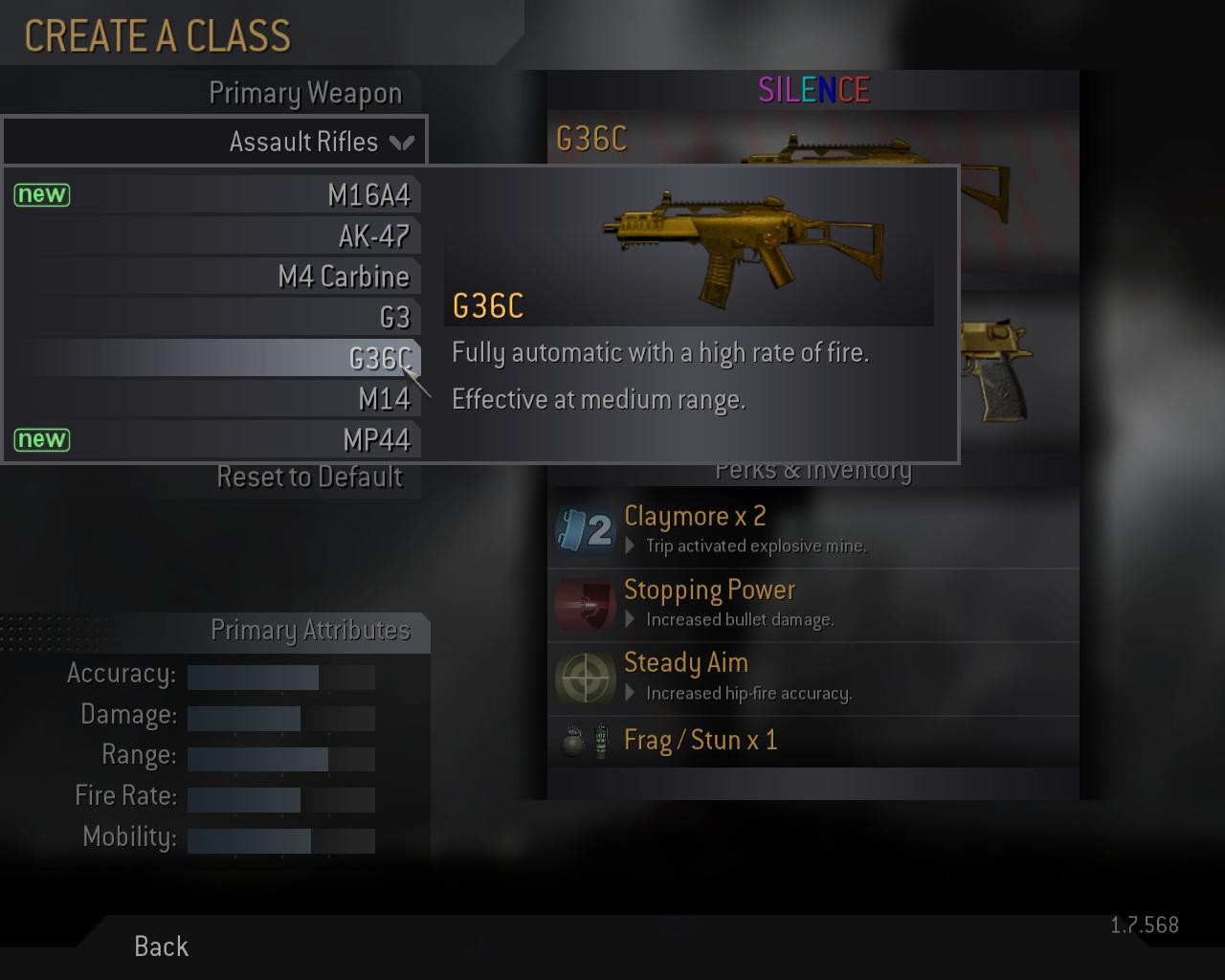Click the Perks & Inventory header
This screenshot has width=1225, height=980.
[x=813, y=470]
